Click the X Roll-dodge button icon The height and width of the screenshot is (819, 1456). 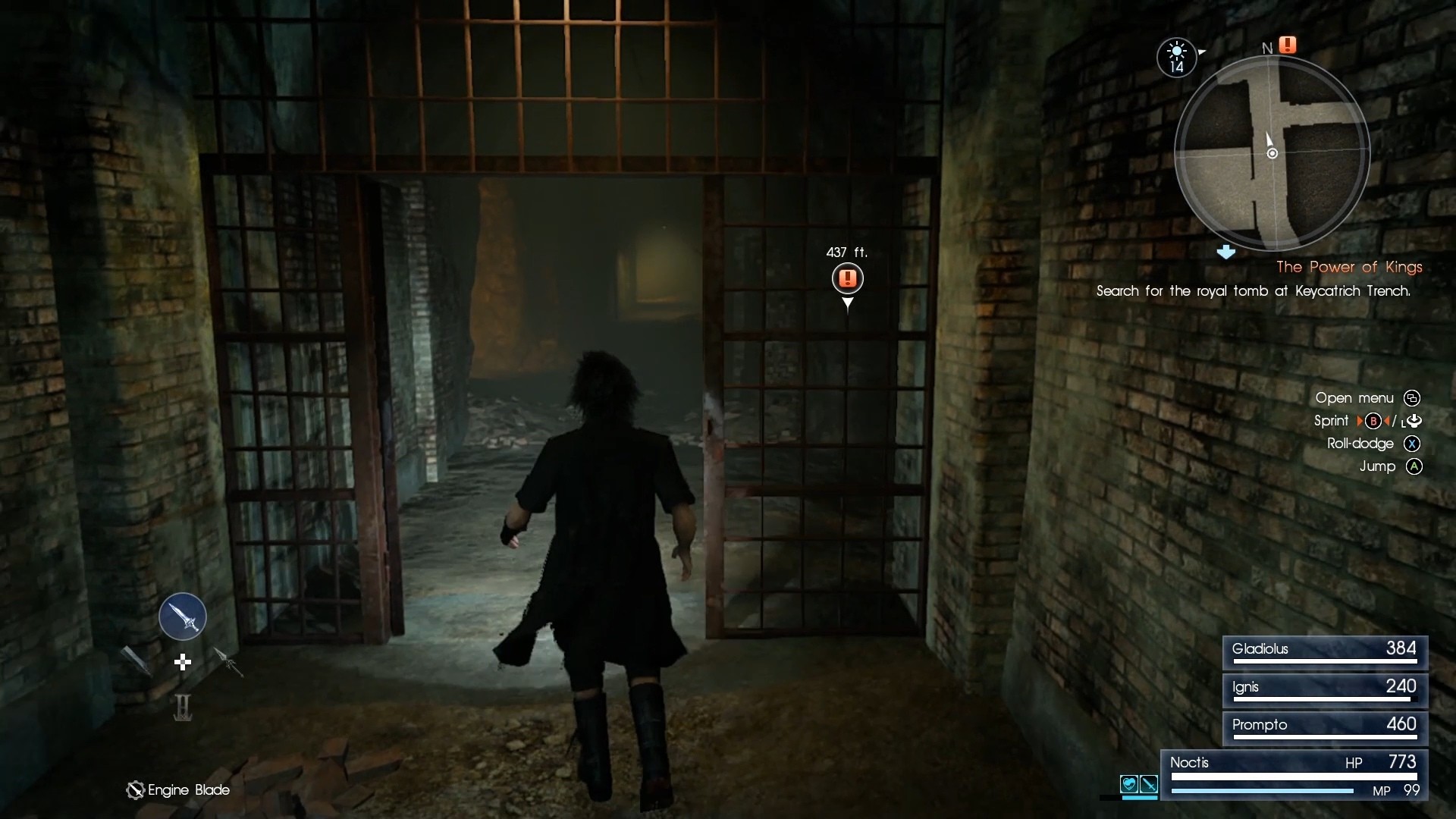tap(1411, 444)
